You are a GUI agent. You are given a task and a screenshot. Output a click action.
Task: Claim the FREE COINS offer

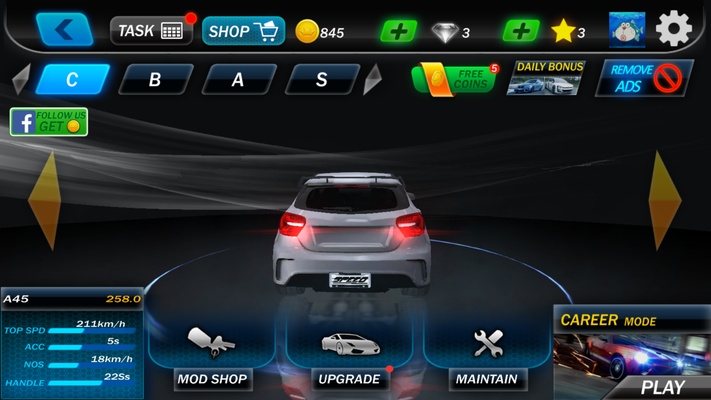(x=454, y=78)
